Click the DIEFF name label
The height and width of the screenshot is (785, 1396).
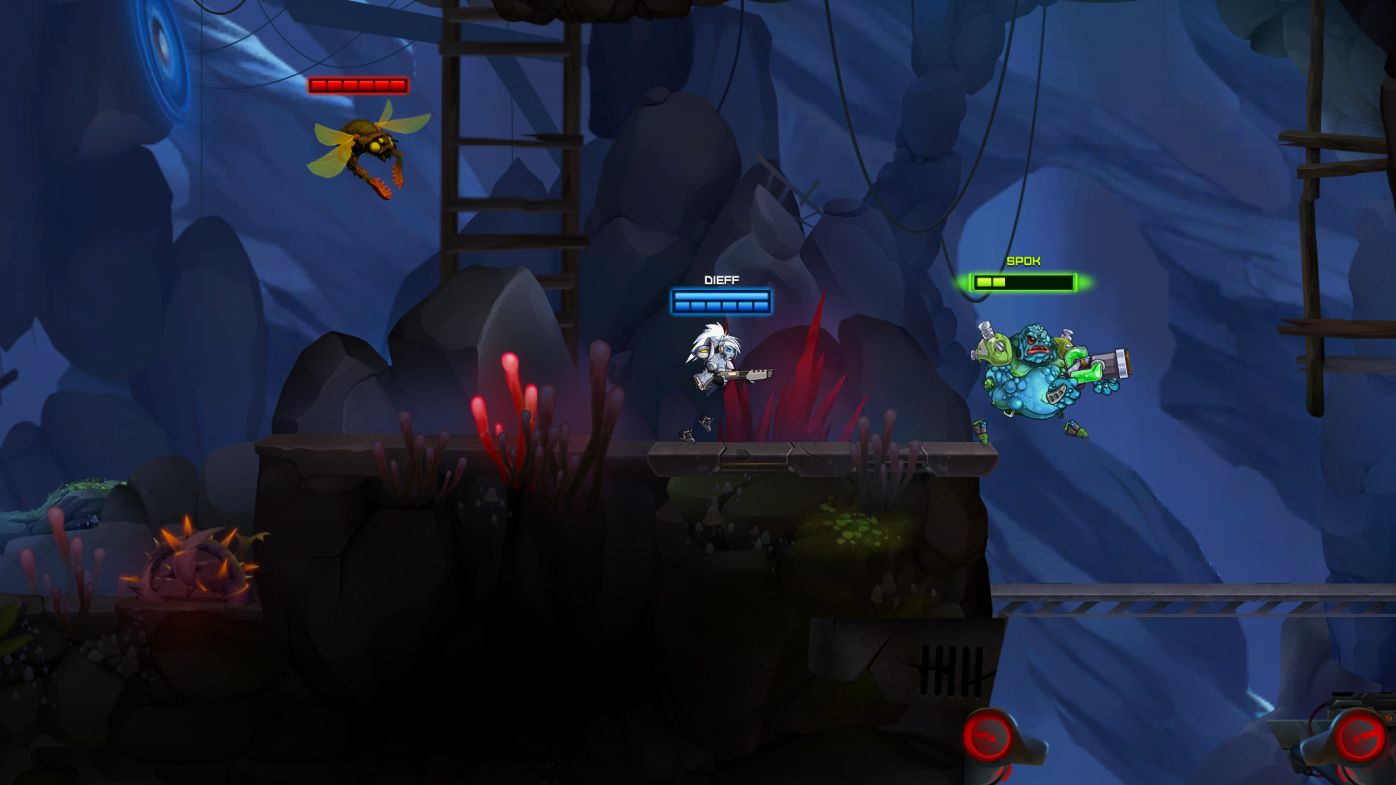pos(720,278)
